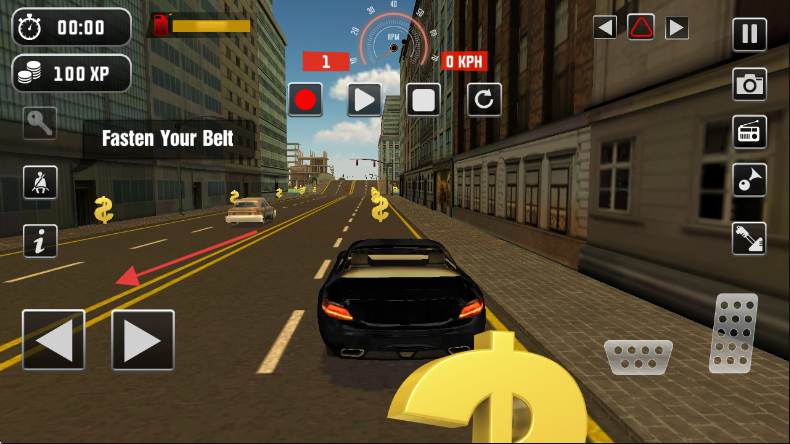Tap the brake pedal

[637, 356]
